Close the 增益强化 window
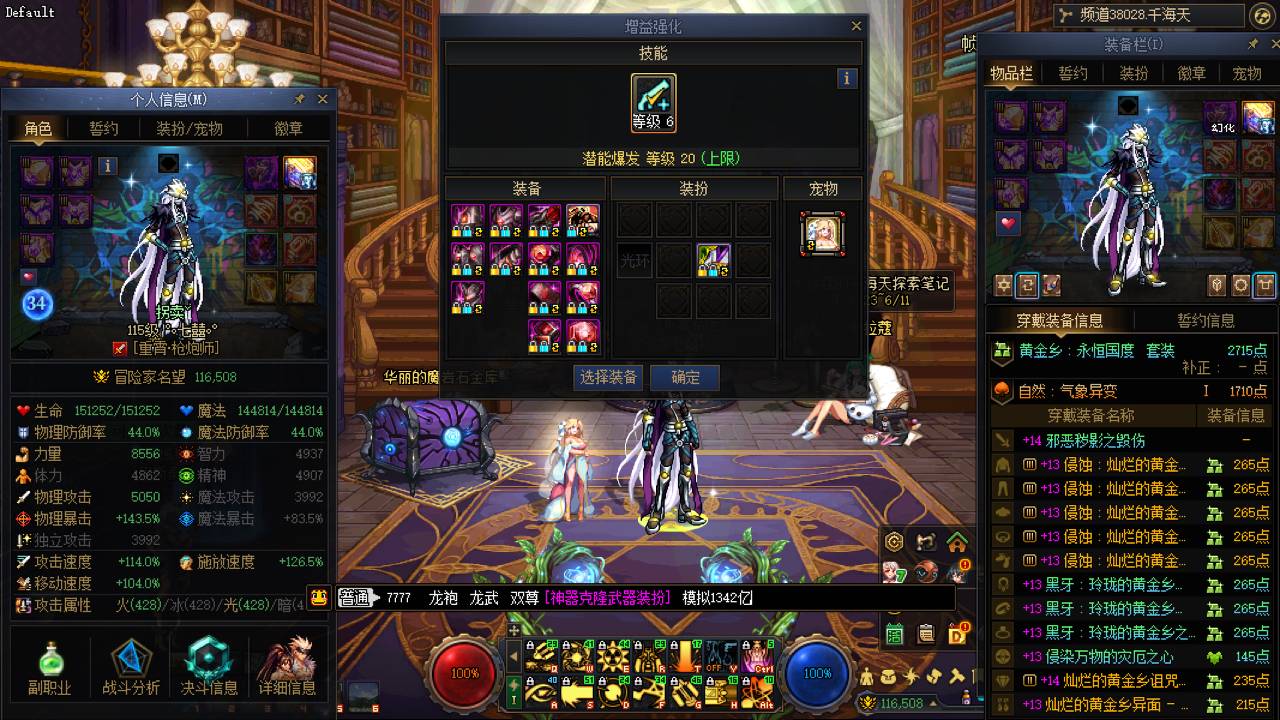The width and height of the screenshot is (1280, 720). [856, 27]
